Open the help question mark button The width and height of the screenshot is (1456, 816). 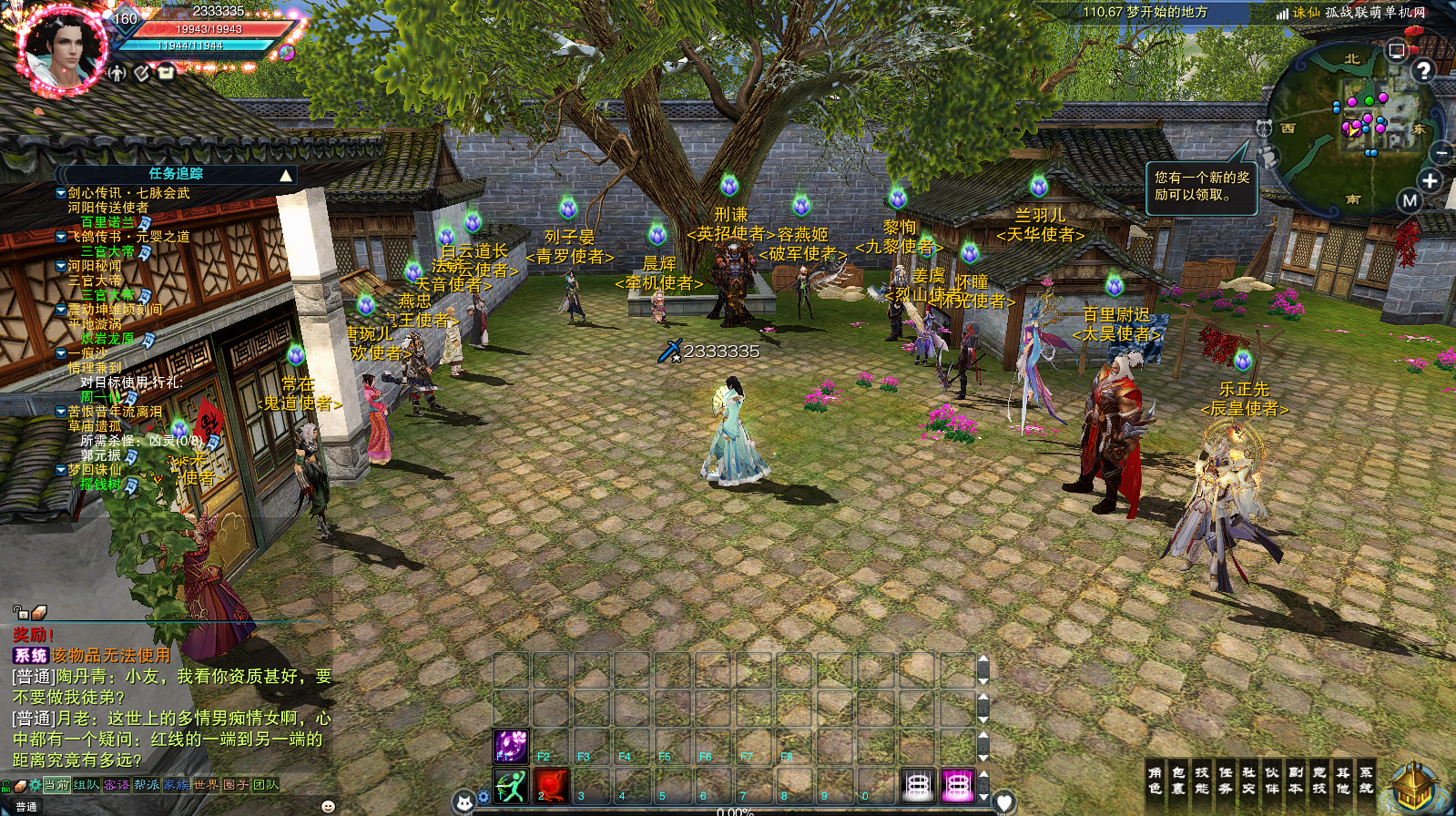[1422, 70]
